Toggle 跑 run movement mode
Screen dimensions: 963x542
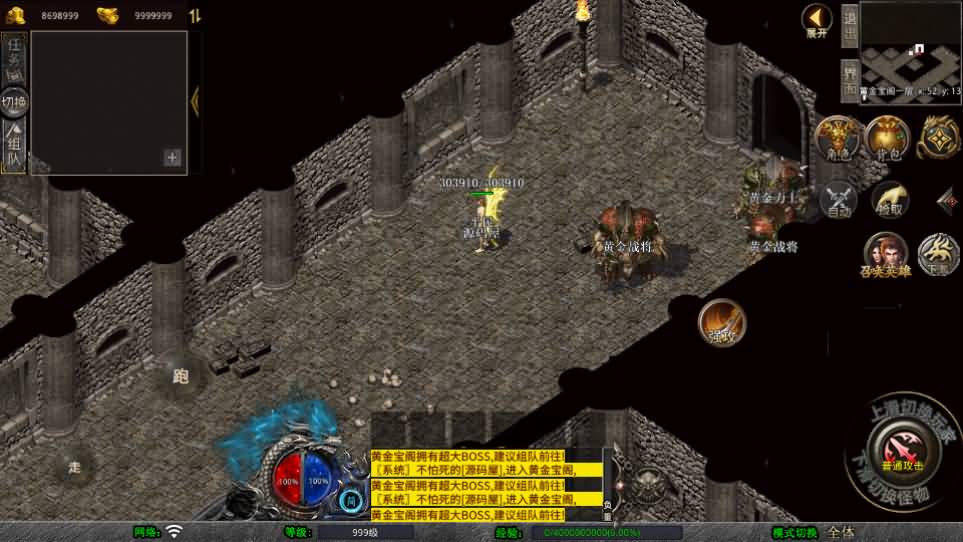tap(181, 377)
